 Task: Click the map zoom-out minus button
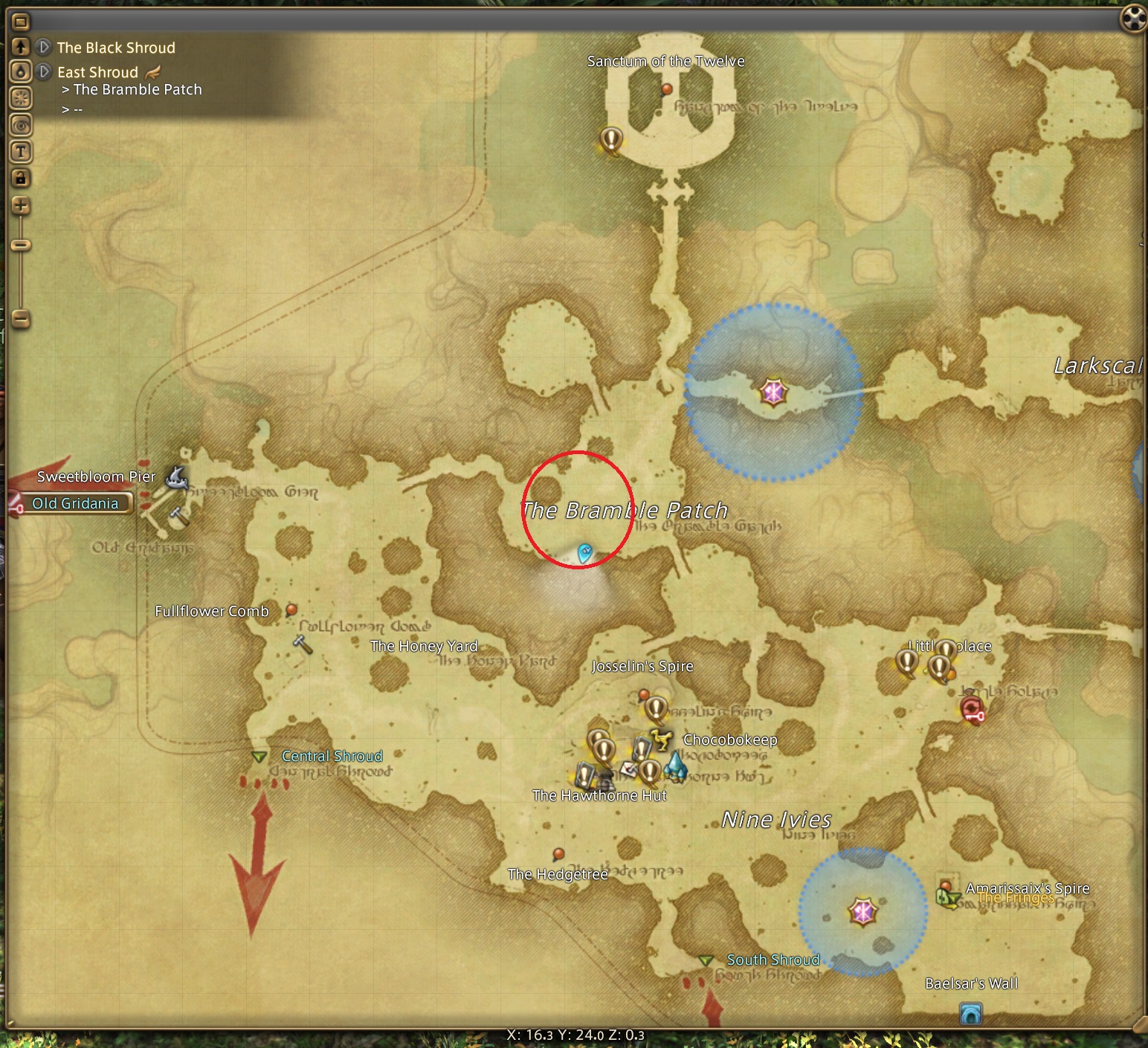pos(21,320)
